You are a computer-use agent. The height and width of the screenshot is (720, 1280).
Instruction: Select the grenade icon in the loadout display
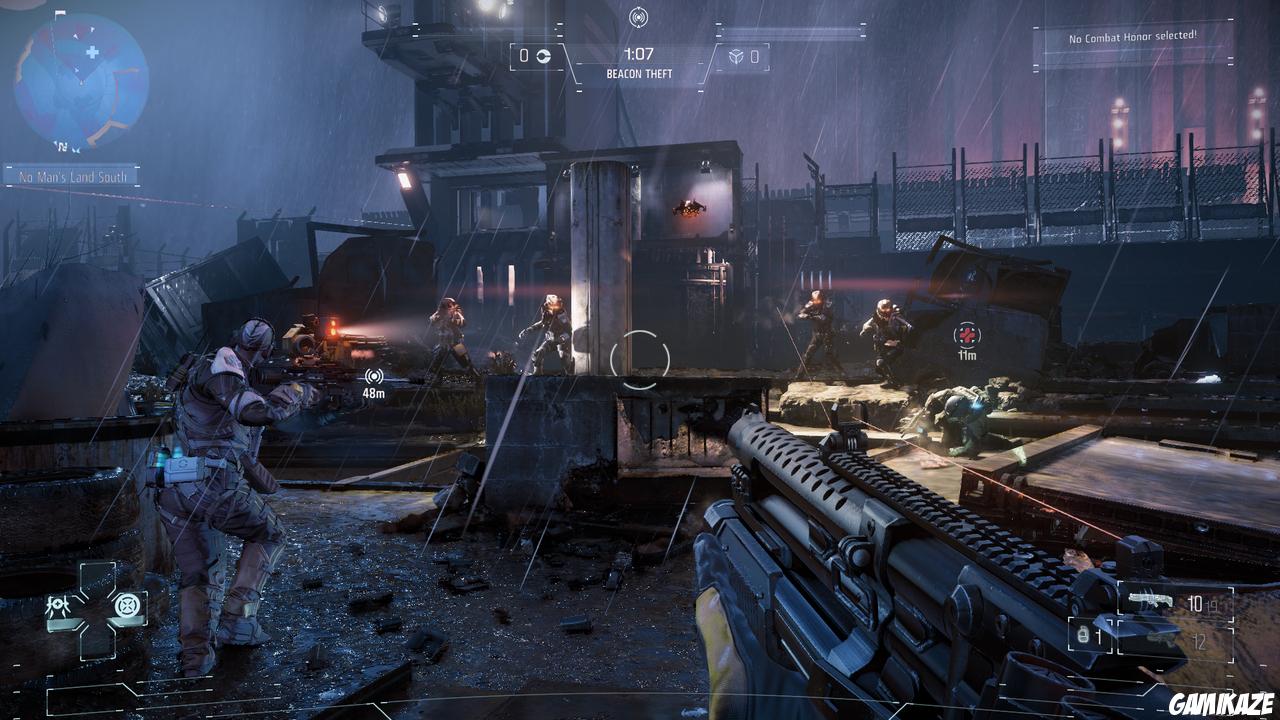tap(1082, 635)
